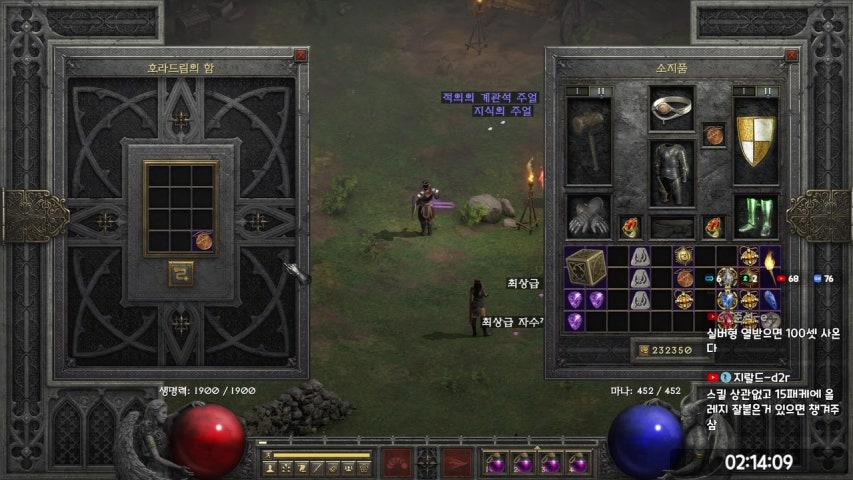Pick the yellow and white shield slot

click(x=756, y=140)
